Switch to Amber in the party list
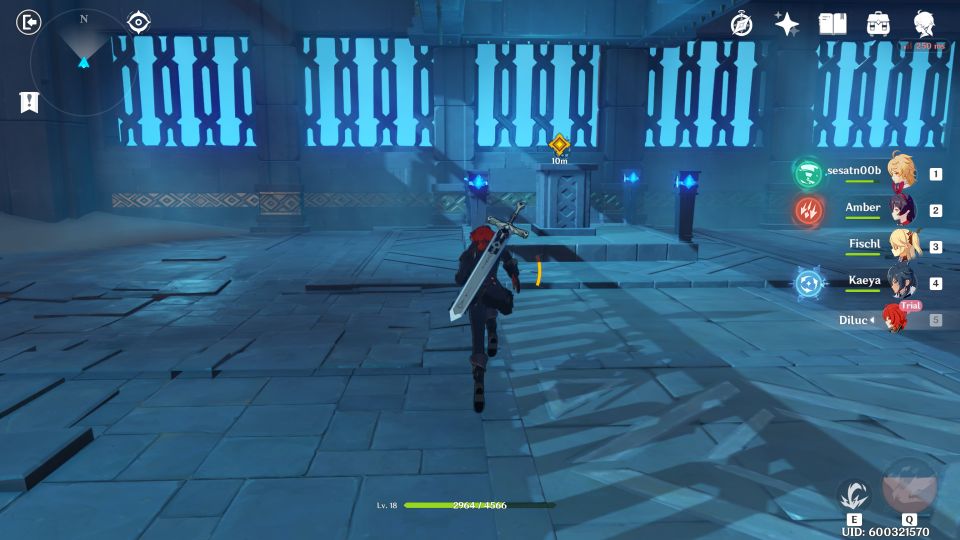960x540 pixels. [902, 210]
